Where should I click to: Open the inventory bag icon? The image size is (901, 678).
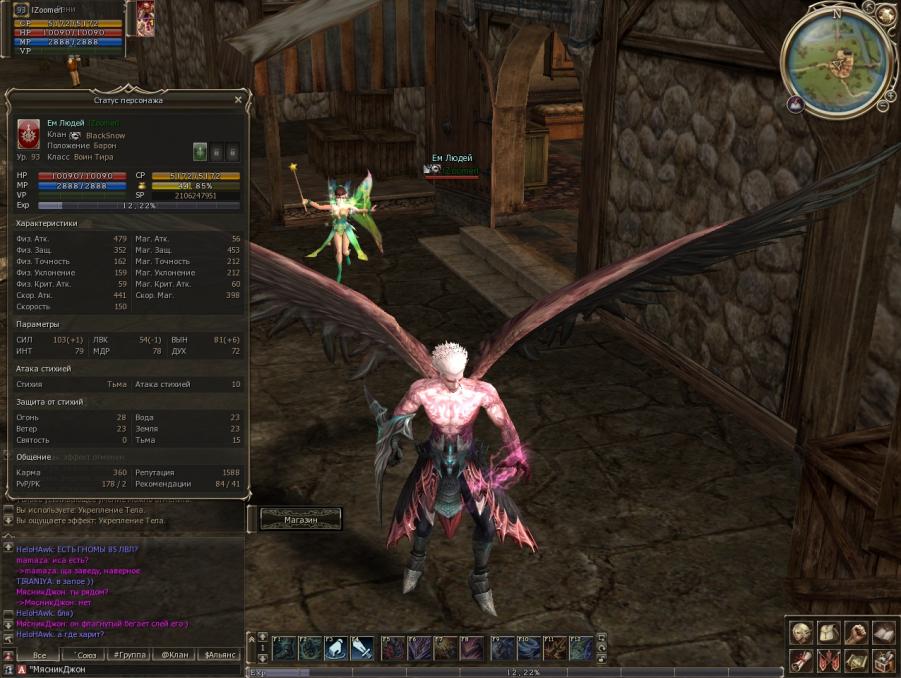click(x=828, y=632)
